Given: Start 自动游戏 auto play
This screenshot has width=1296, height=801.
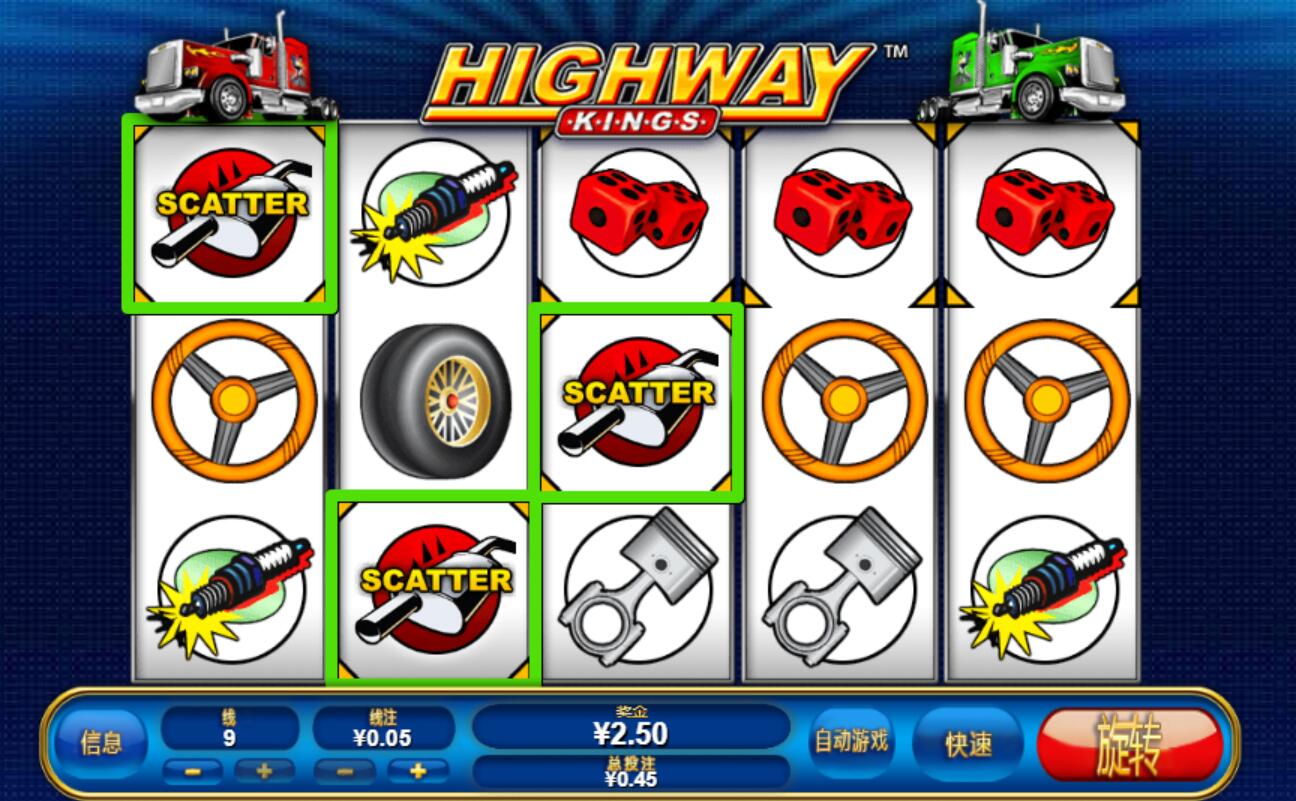Looking at the screenshot, I should 850,742.
